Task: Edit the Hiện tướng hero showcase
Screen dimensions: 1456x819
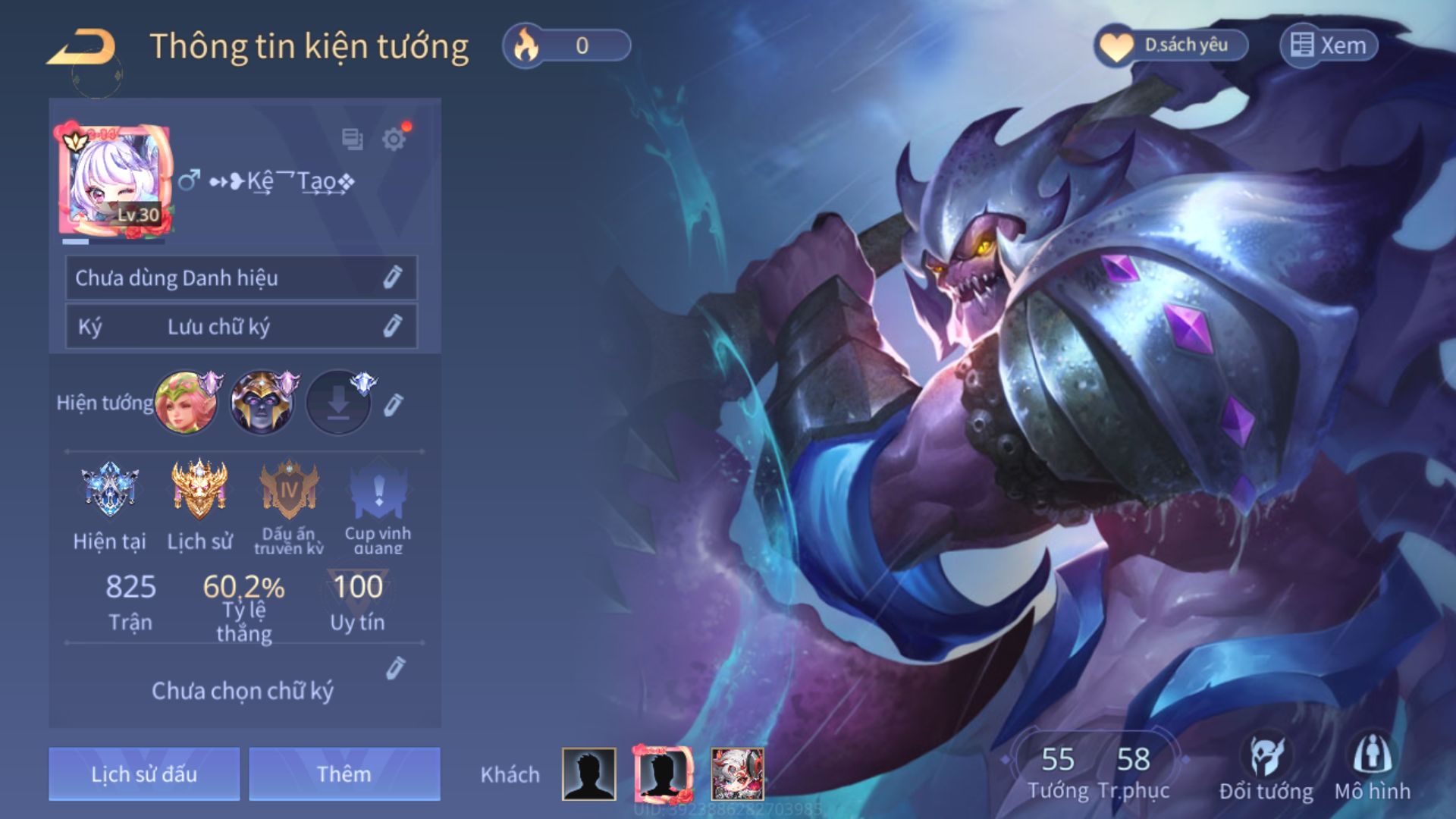Action: click(393, 405)
